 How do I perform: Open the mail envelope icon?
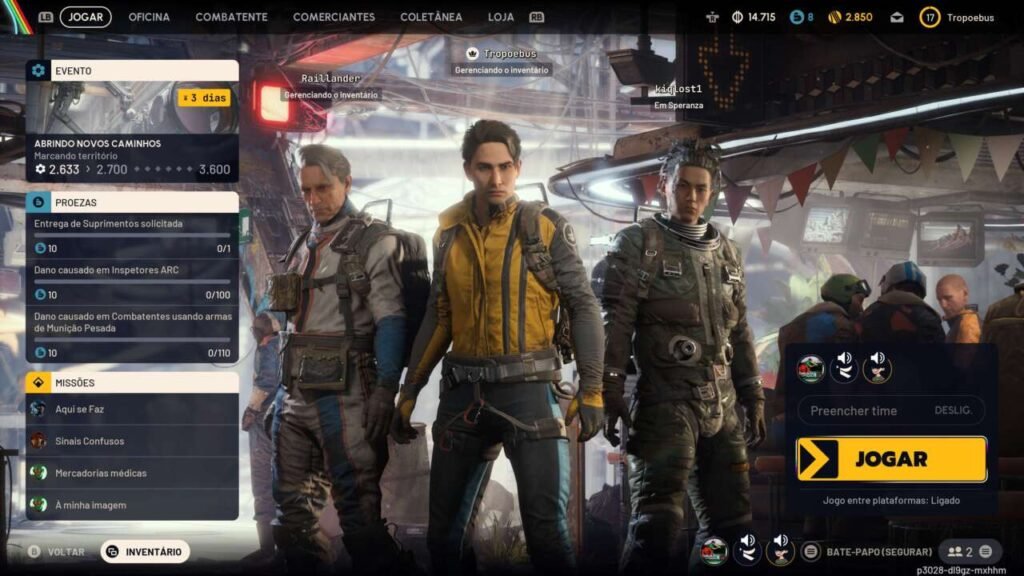click(x=897, y=17)
